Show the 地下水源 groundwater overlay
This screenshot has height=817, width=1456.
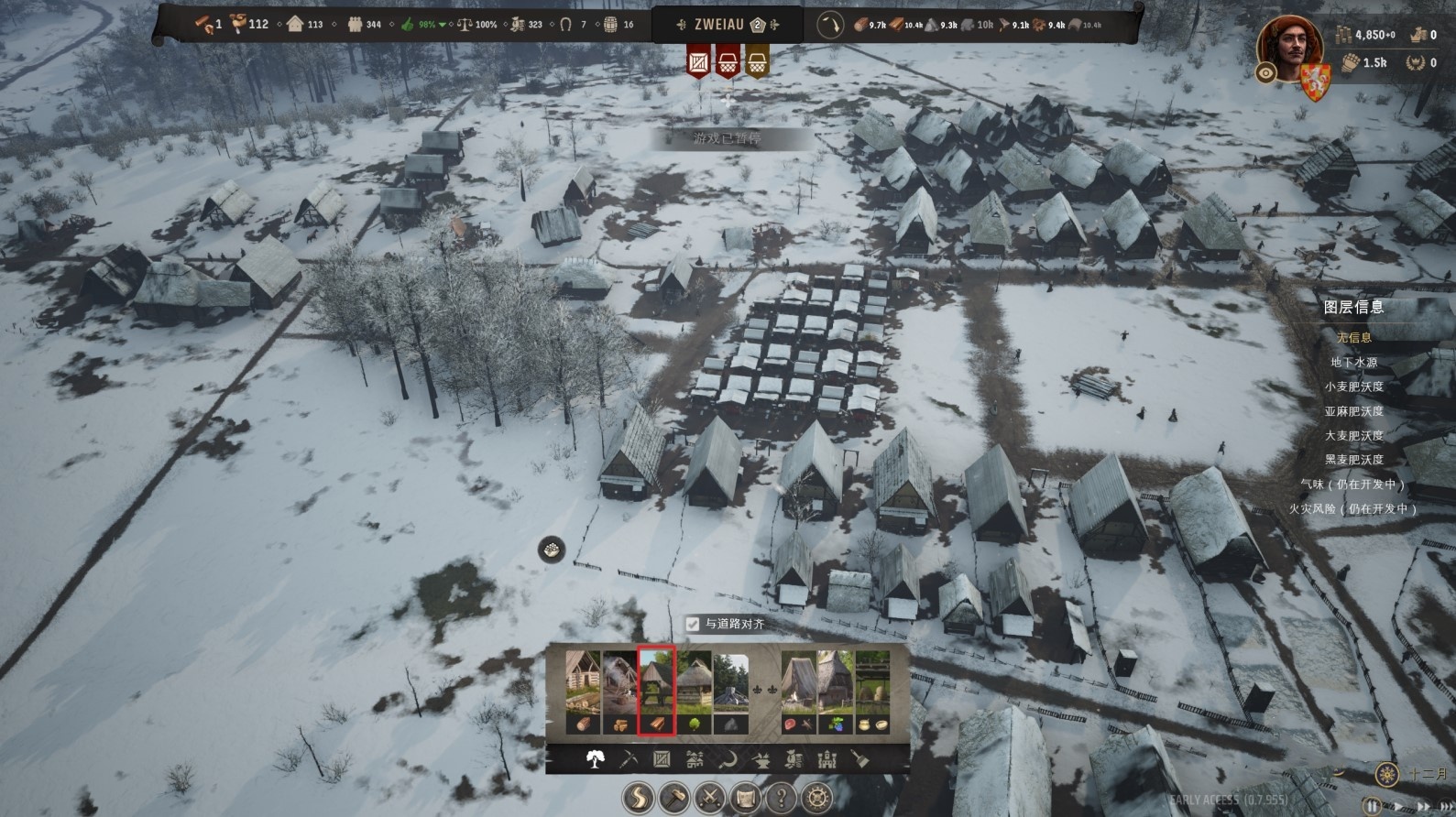point(1353,363)
